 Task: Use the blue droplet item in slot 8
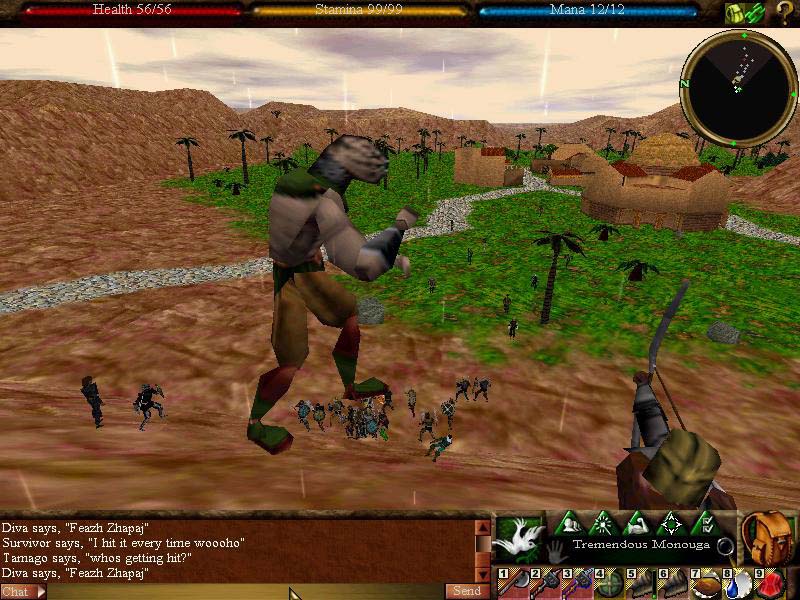[x=737, y=583]
